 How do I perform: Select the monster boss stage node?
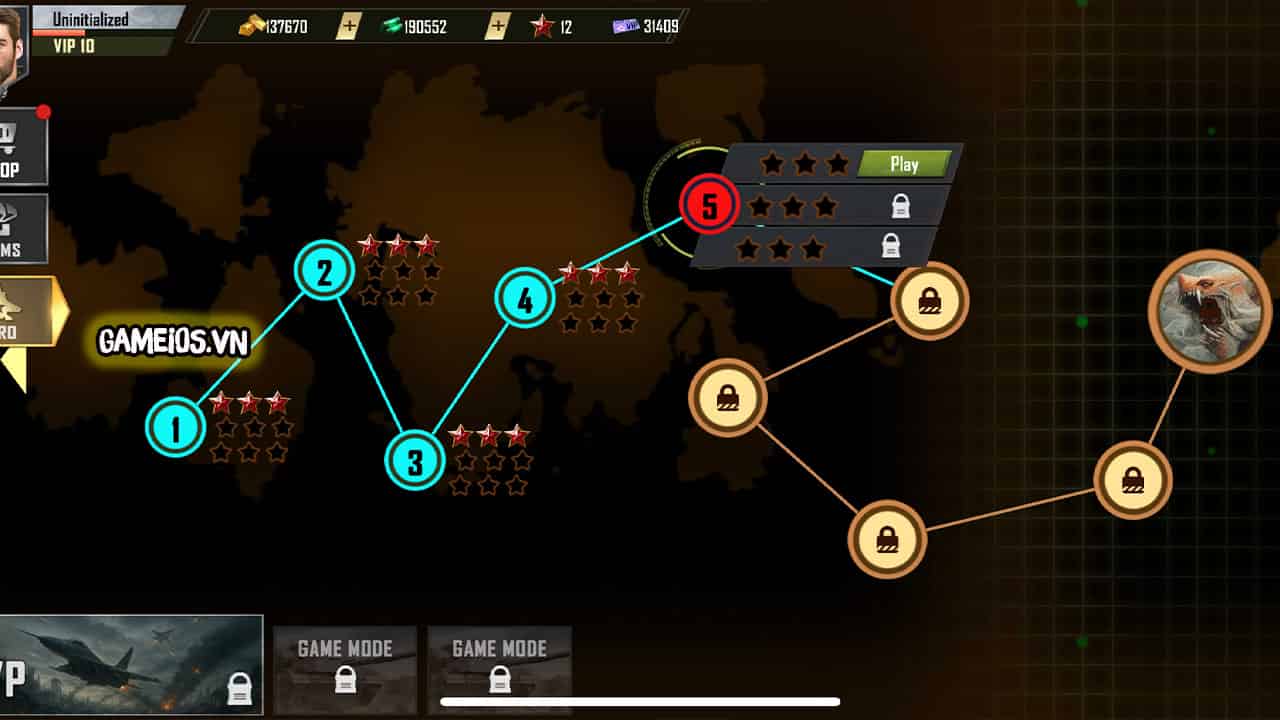pyautogui.click(x=1209, y=311)
